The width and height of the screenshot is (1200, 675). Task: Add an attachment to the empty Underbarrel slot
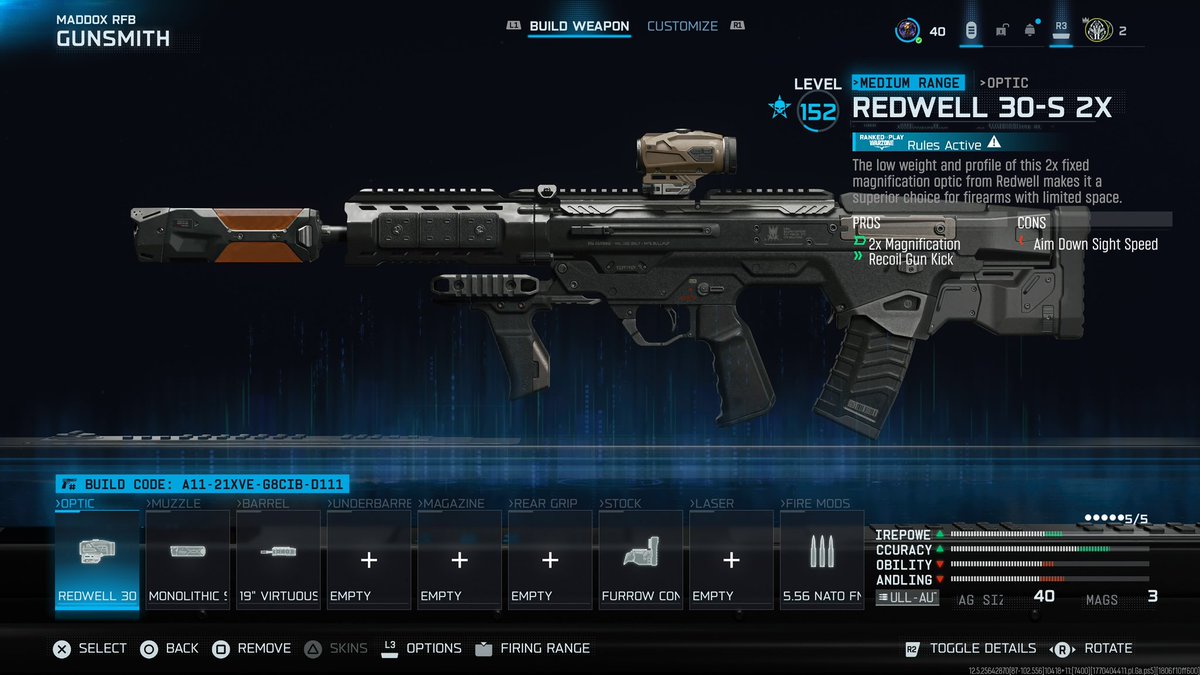coord(369,559)
